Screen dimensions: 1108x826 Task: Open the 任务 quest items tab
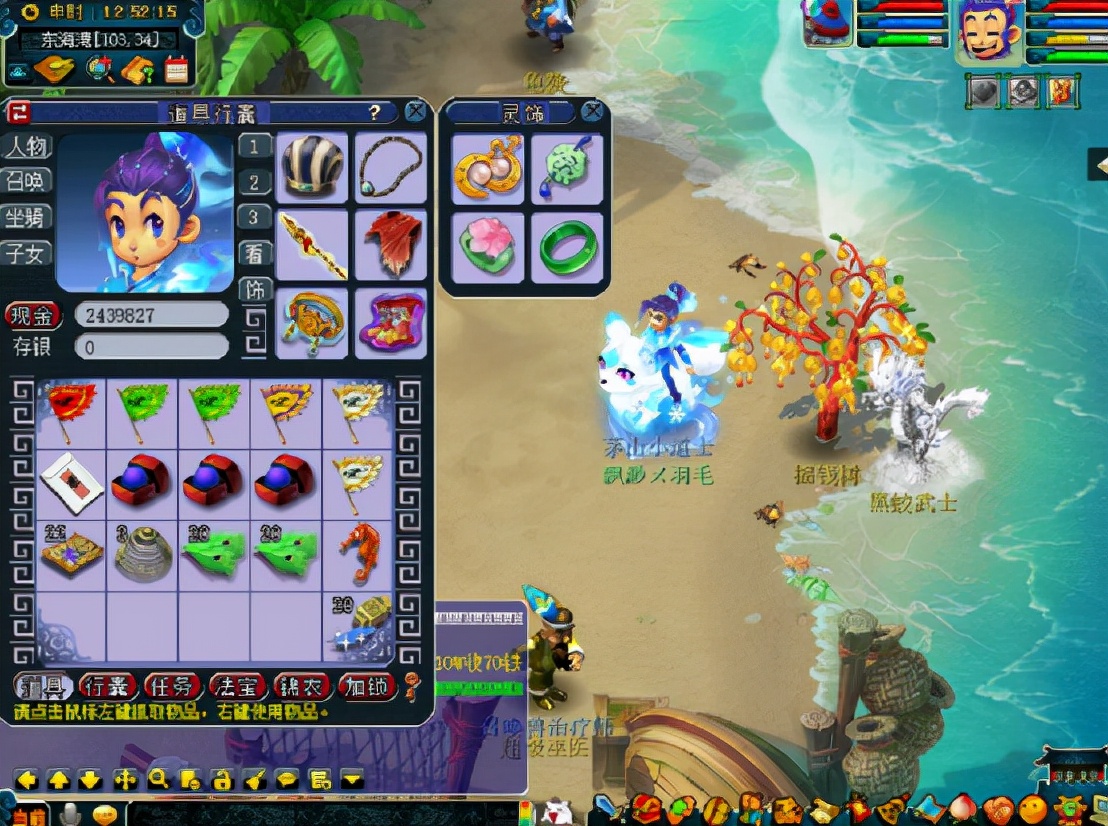171,686
